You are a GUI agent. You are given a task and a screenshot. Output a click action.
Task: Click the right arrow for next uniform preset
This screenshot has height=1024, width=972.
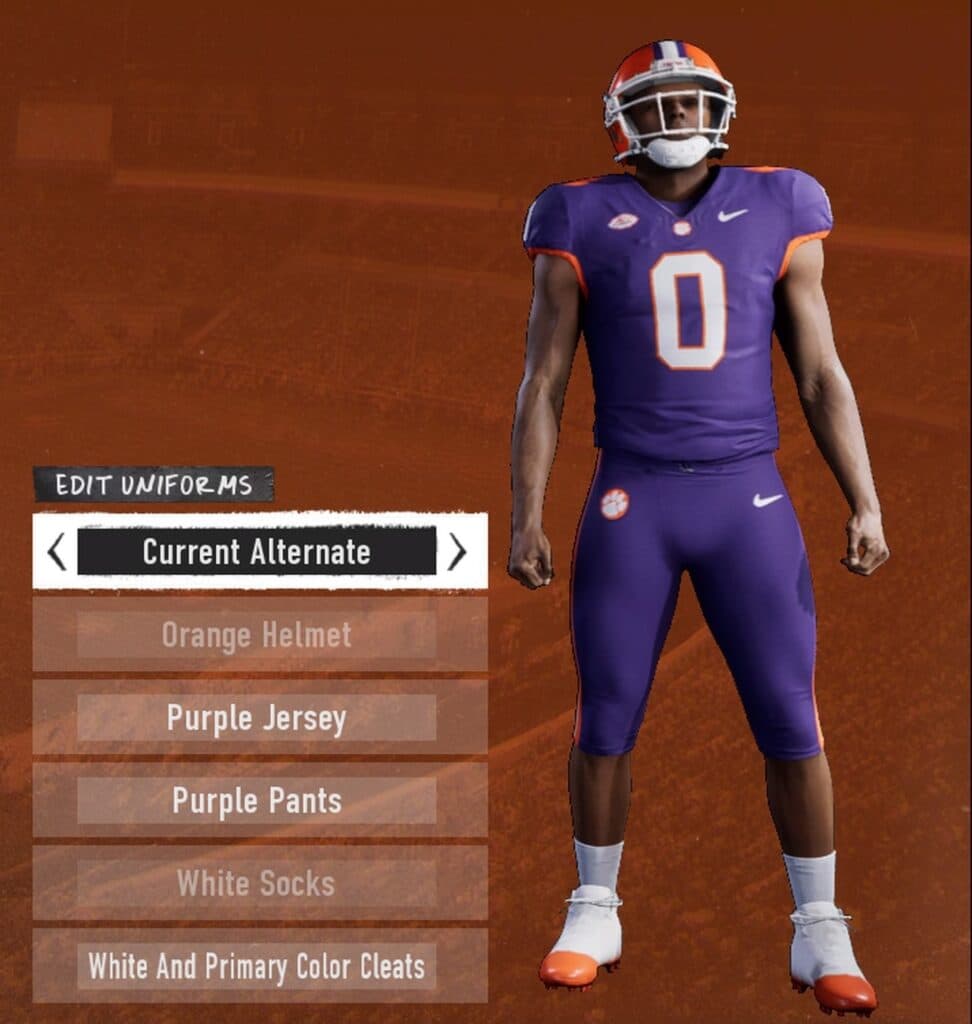[x=457, y=551]
